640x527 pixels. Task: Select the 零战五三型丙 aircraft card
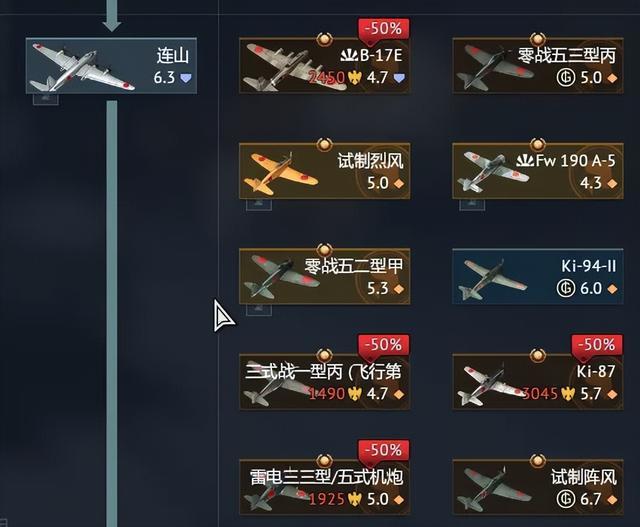(x=538, y=66)
